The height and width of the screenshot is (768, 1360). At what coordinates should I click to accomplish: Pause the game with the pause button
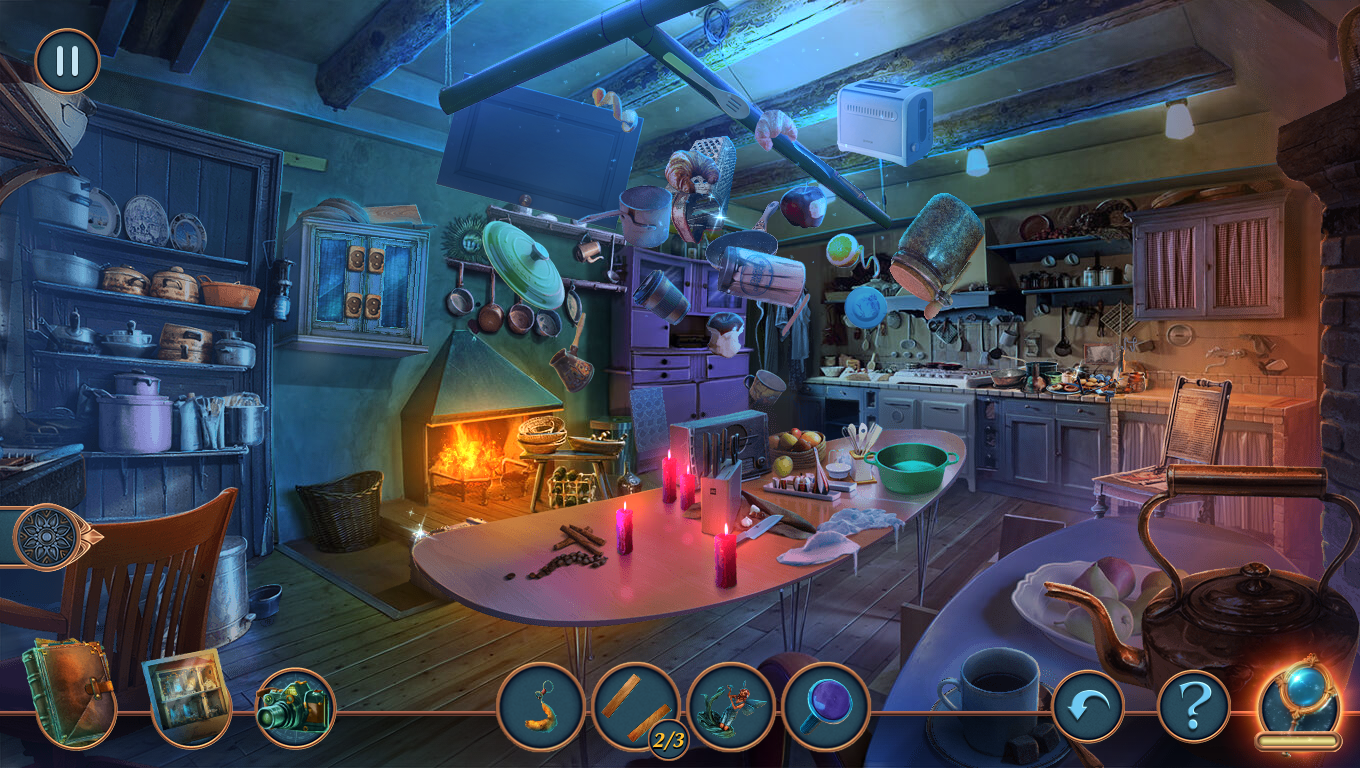67,61
